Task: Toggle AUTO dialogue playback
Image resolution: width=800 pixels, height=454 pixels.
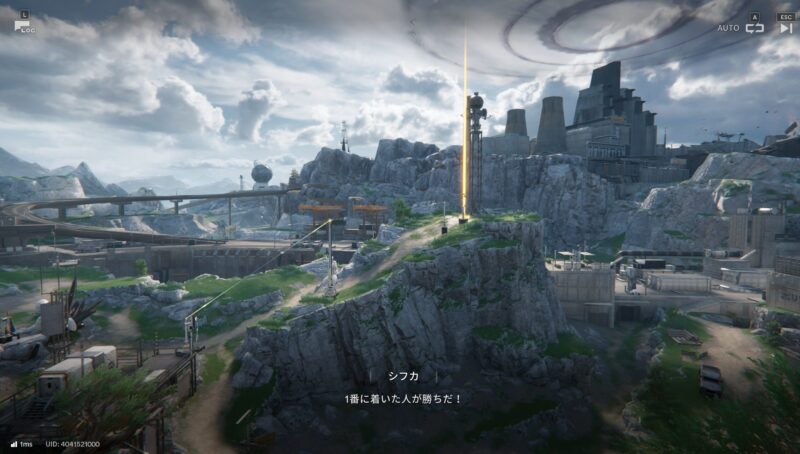Action: (754, 27)
